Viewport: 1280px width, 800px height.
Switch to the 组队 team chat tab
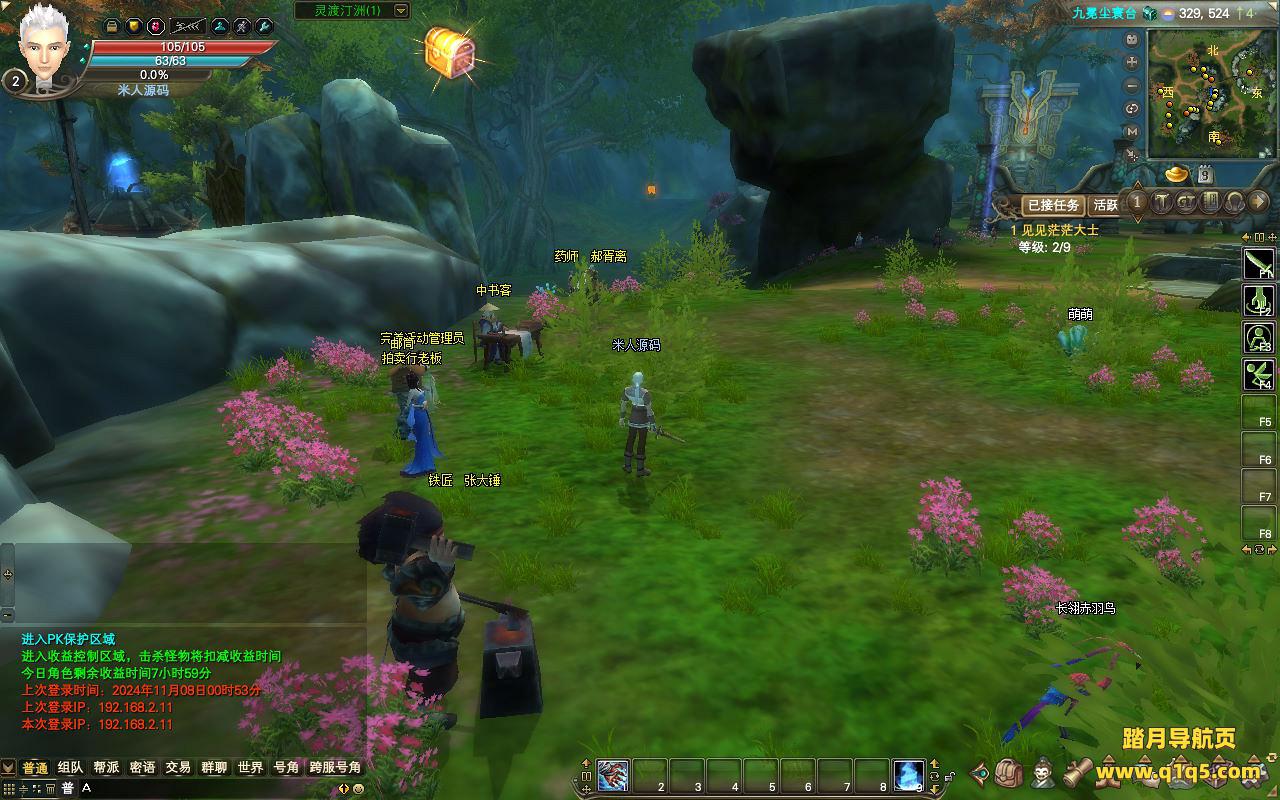[x=70, y=768]
